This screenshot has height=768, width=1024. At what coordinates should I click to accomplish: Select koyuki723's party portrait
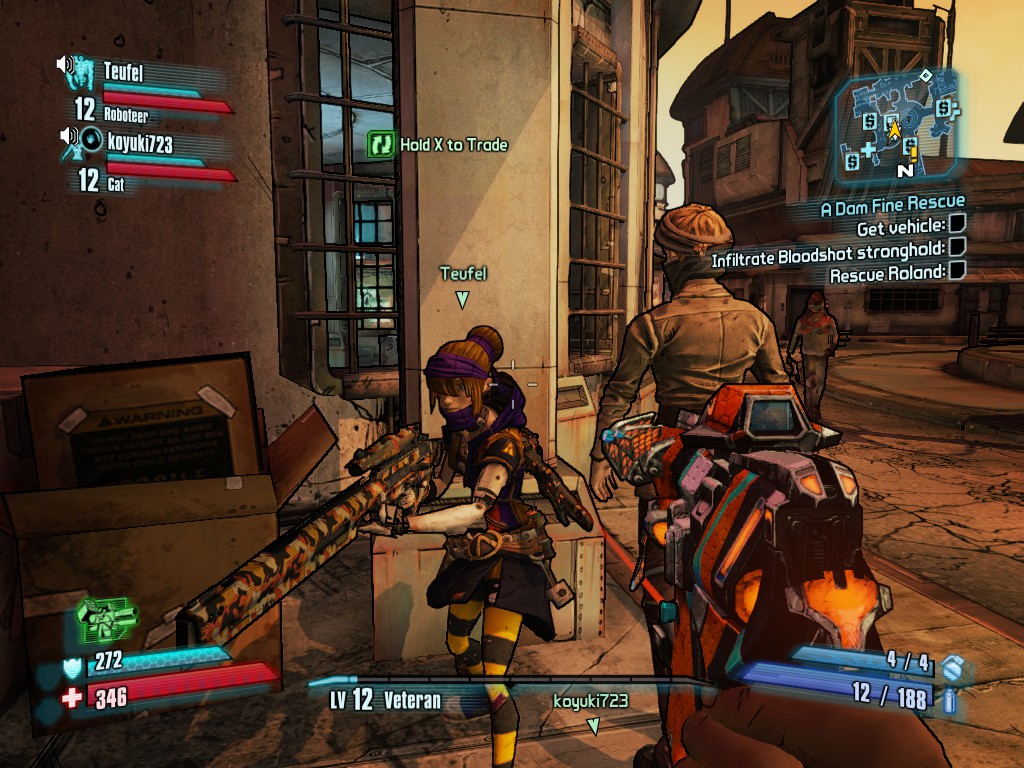92,141
